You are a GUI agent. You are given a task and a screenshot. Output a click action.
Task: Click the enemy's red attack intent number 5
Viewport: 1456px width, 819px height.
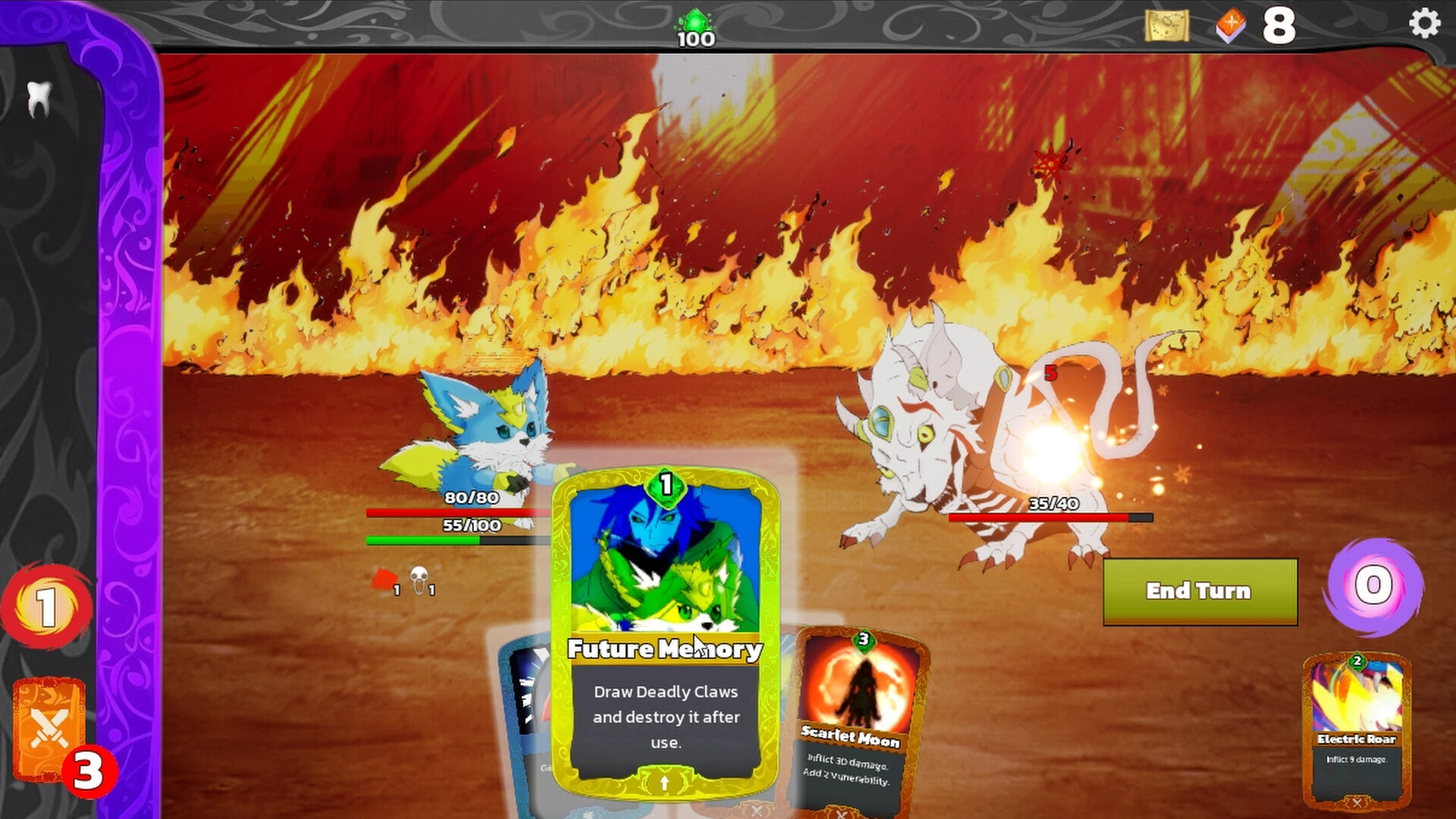coord(1050,373)
